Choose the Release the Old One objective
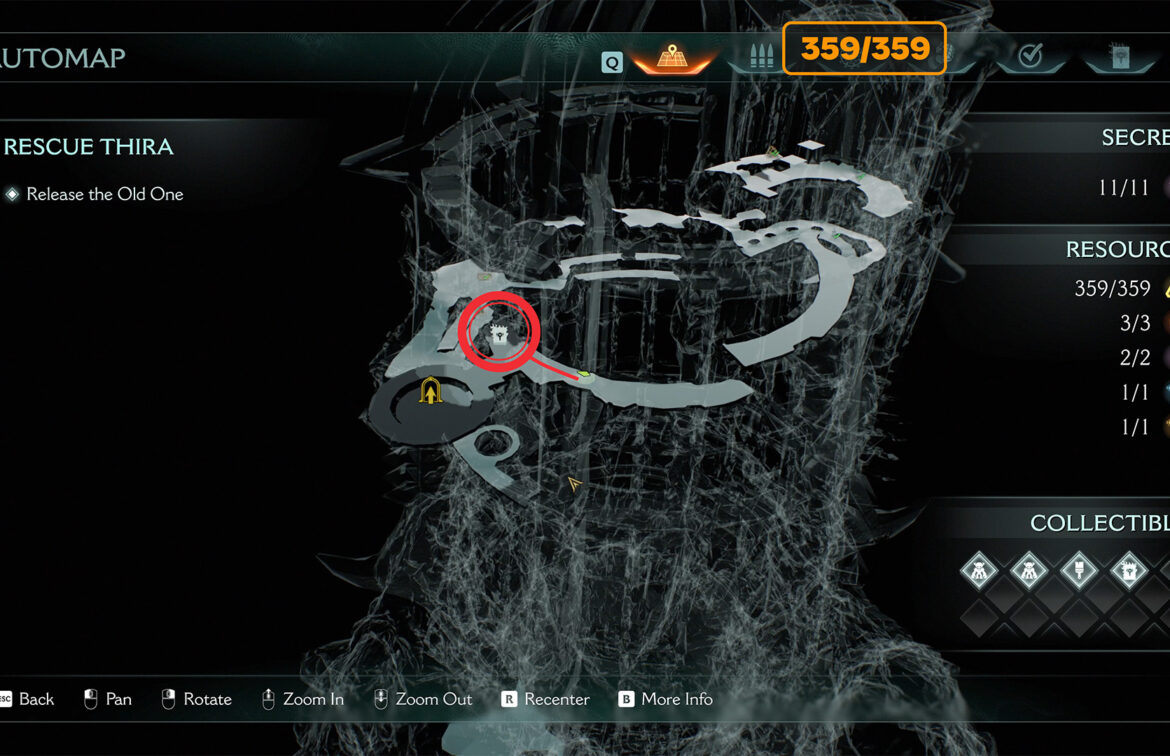1170x756 pixels. pos(104,194)
